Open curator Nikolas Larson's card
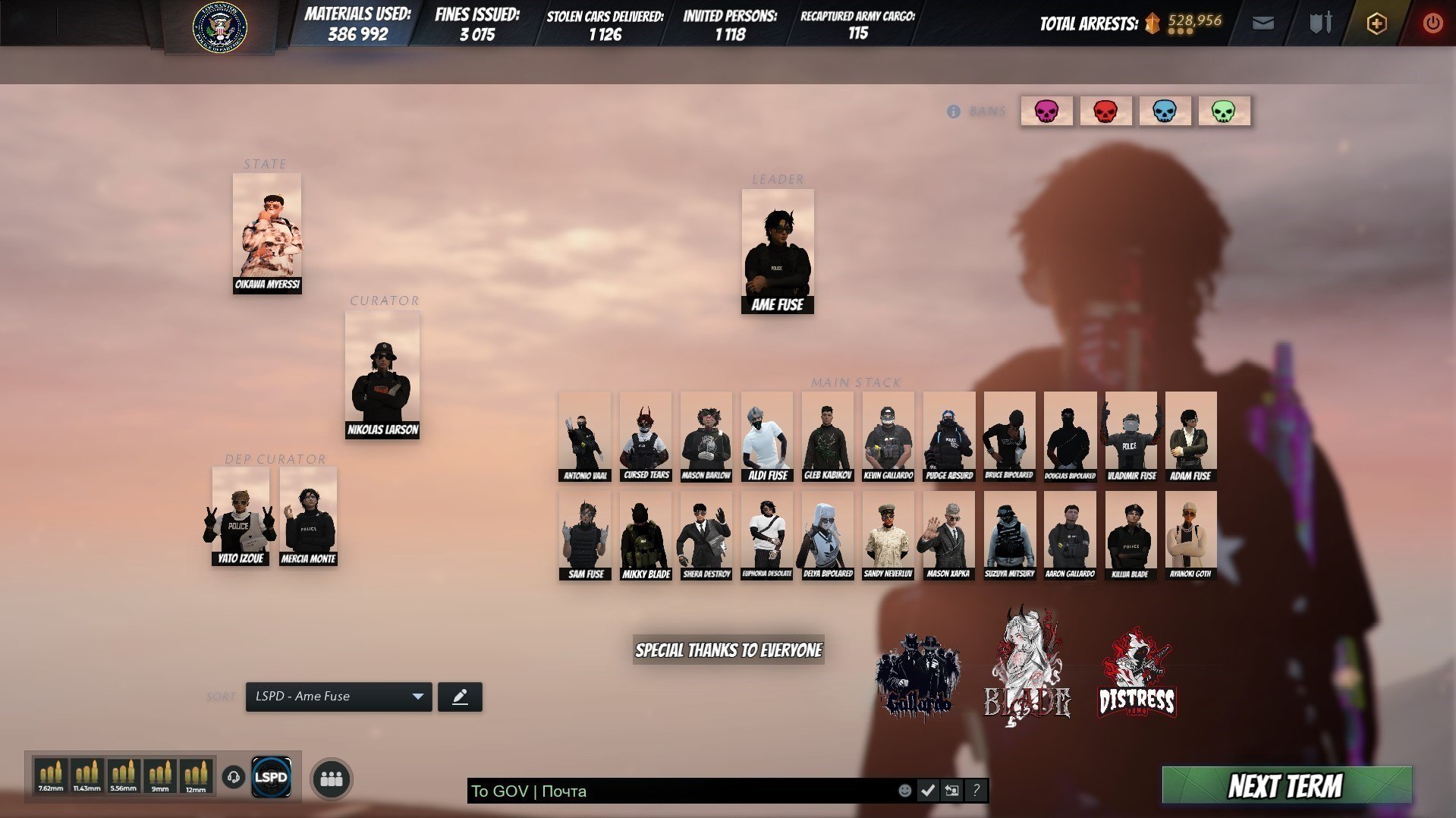This screenshot has width=1456, height=818. (x=382, y=374)
